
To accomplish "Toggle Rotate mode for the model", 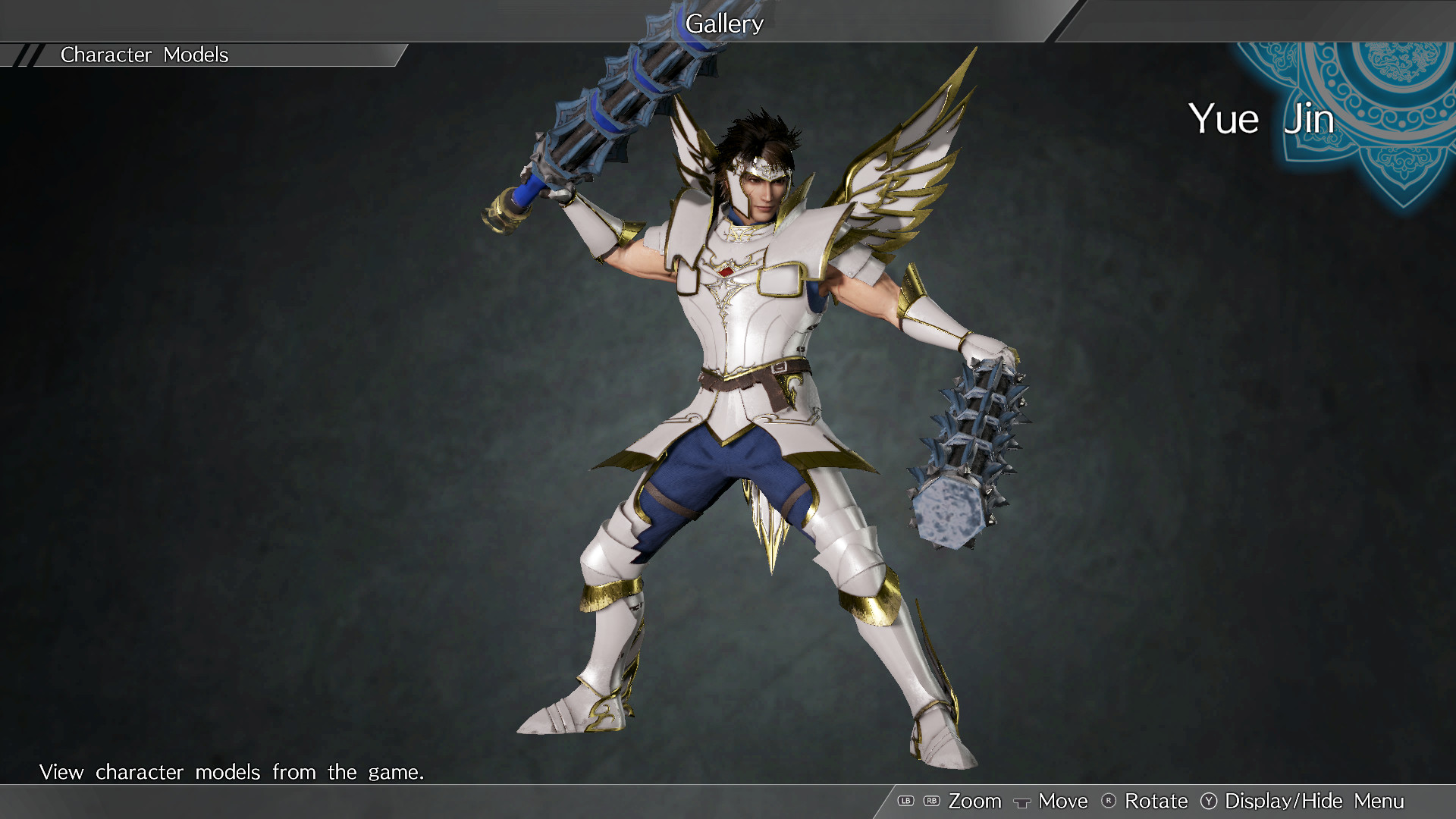I will click(1156, 801).
